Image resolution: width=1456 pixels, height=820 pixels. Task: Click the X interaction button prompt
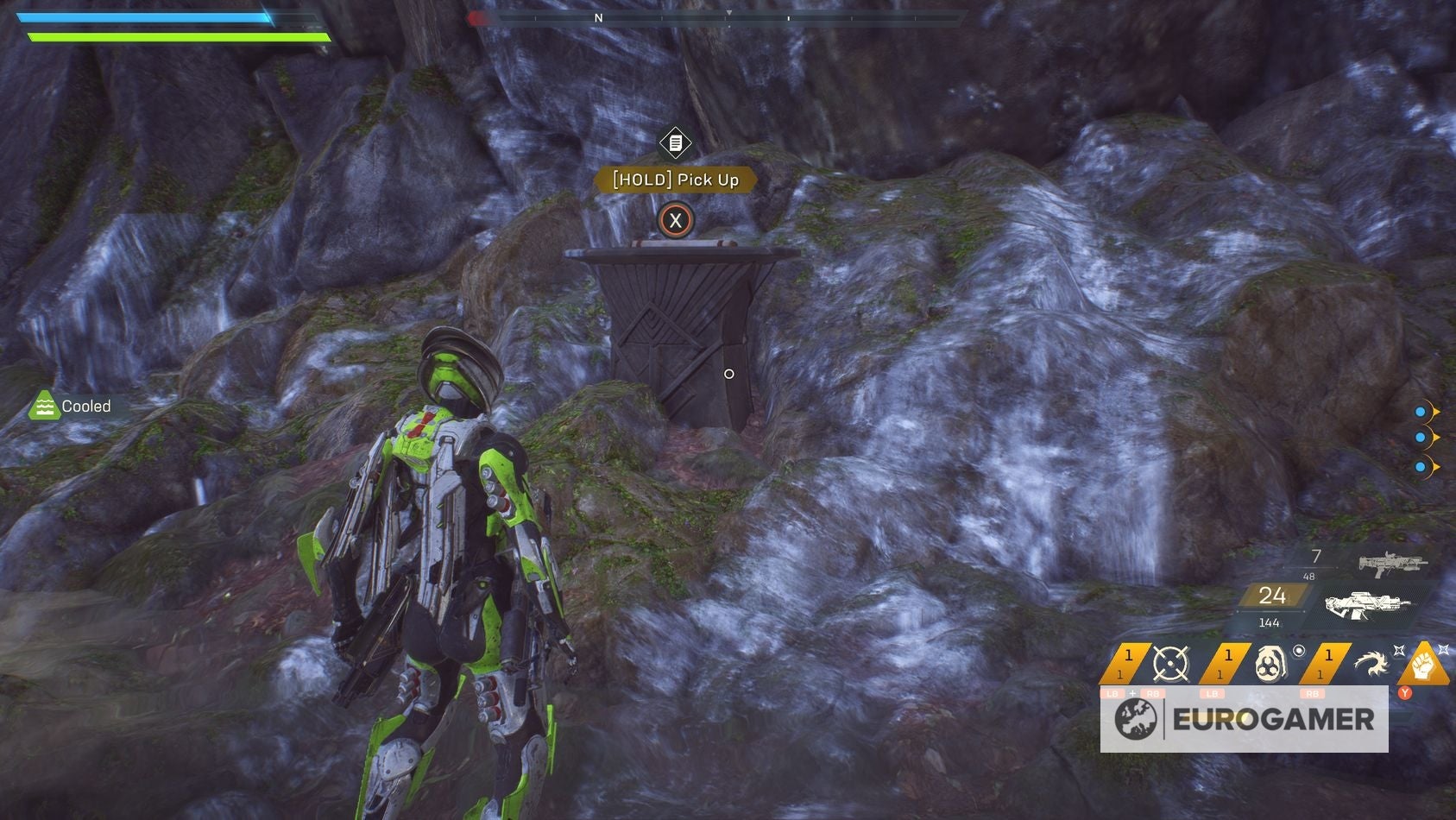click(x=678, y=220)
